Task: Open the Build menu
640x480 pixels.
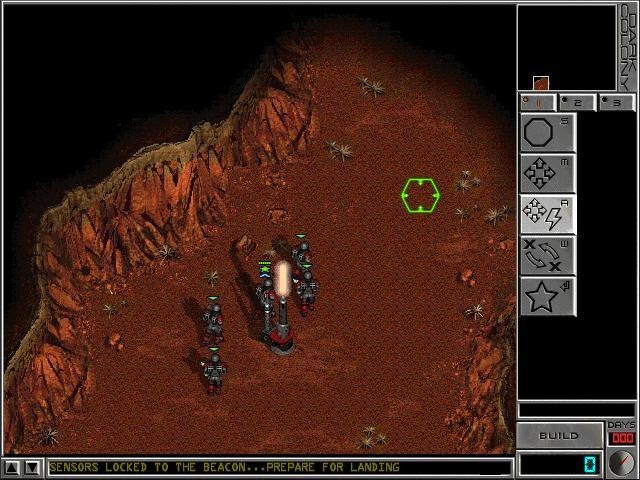Action: (559, 436)
